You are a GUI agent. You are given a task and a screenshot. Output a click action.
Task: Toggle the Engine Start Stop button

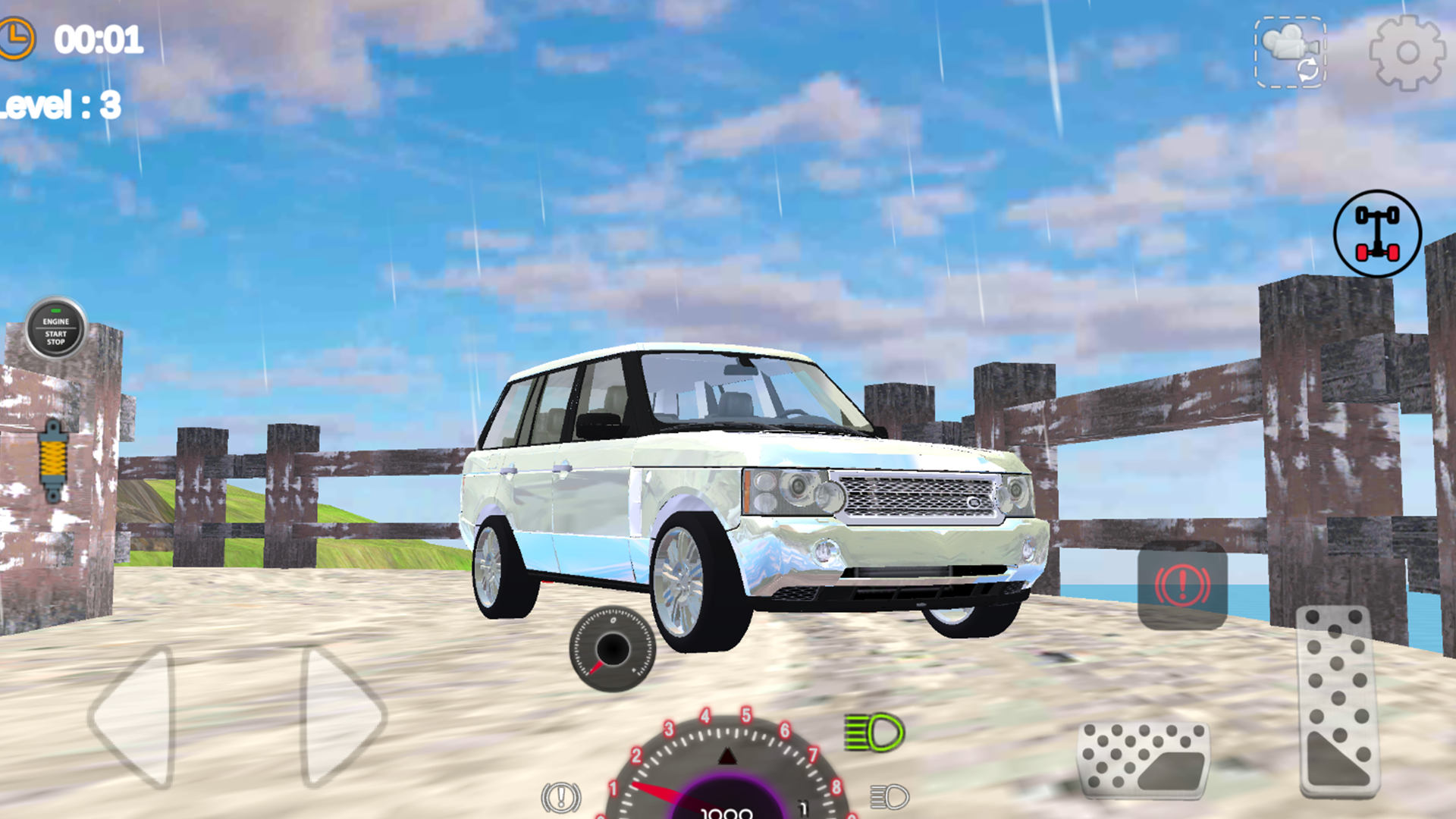(55, 326)
